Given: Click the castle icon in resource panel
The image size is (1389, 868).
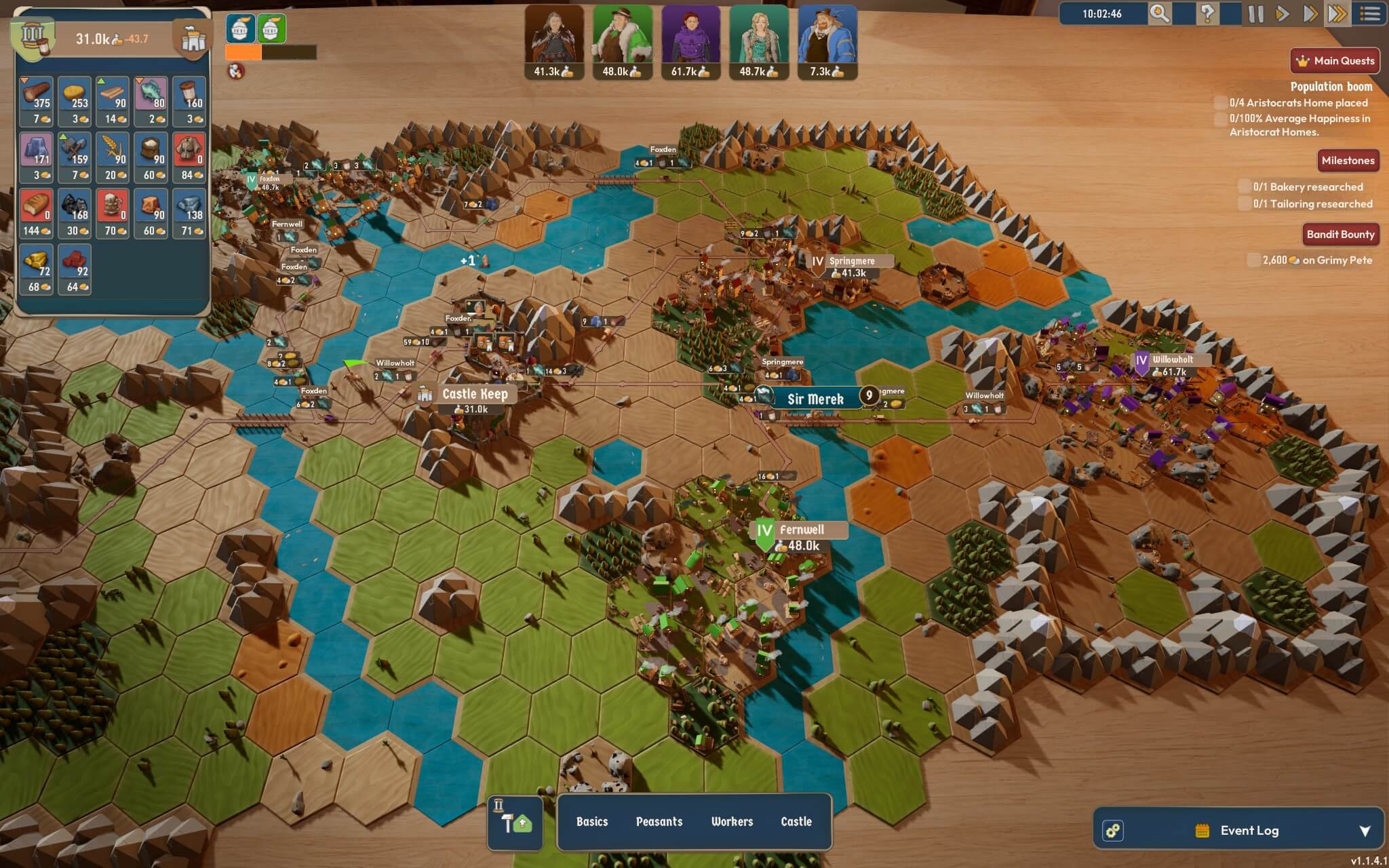Looking at the screenshot, I should (x=193, y=41).
